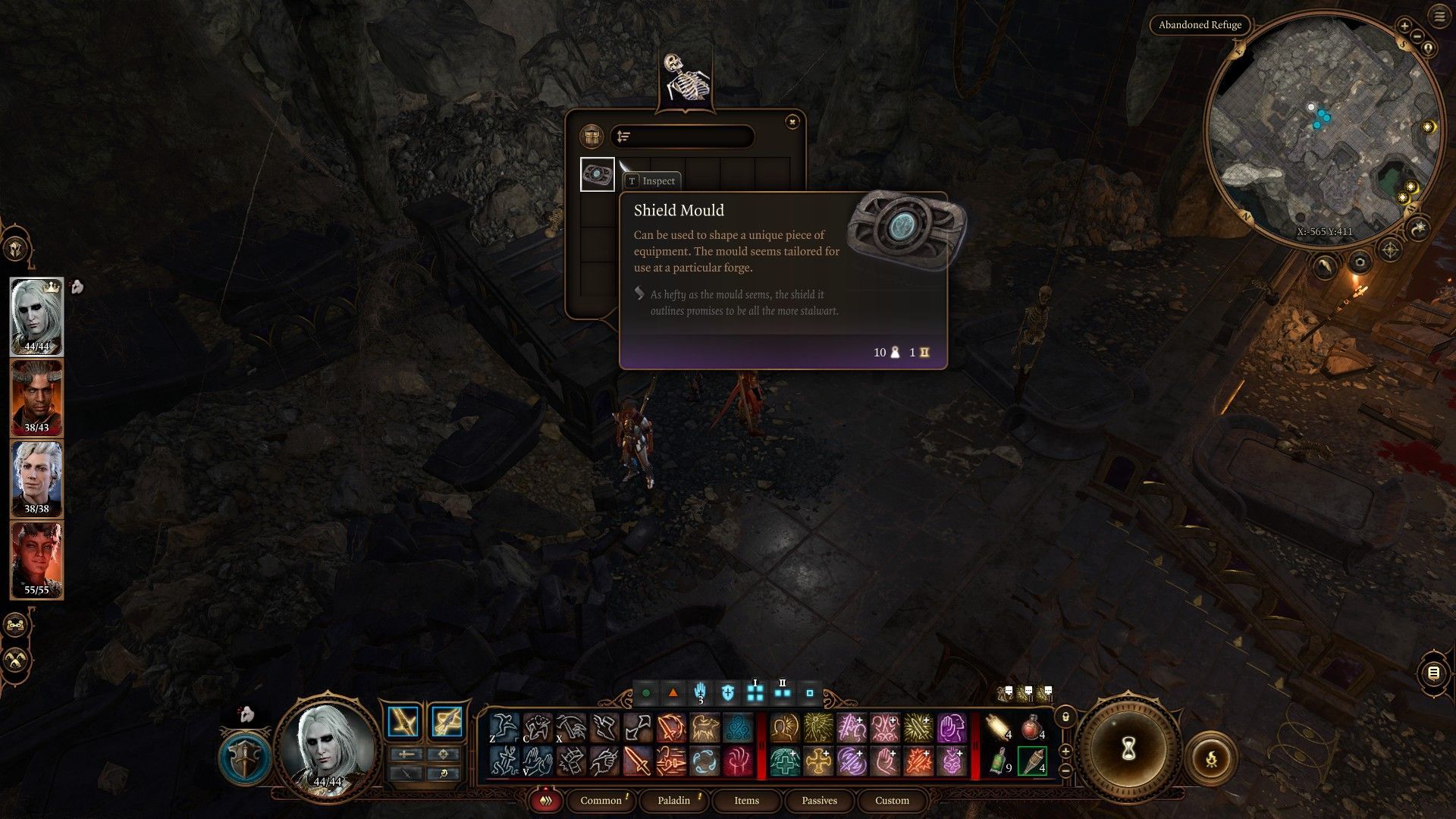Close the skeleton loot window
1456x819 pixels.
point(792,121)
